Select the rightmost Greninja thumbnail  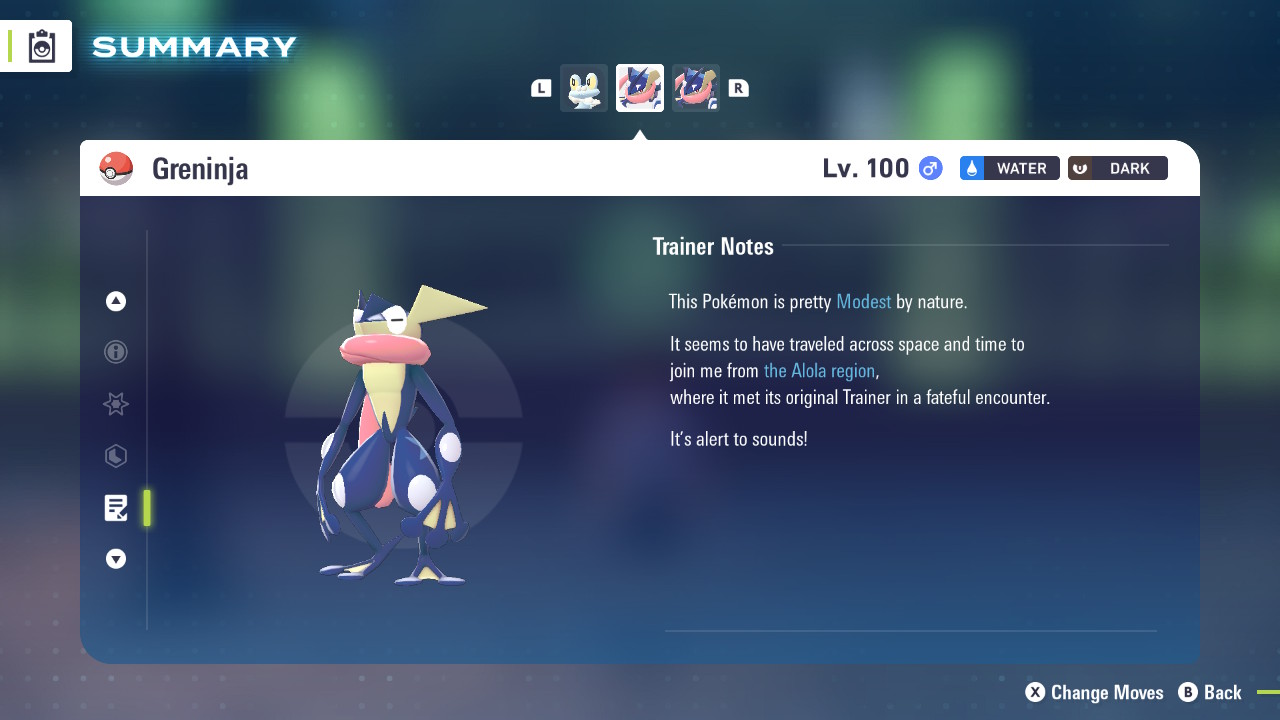tap(695, 87)
